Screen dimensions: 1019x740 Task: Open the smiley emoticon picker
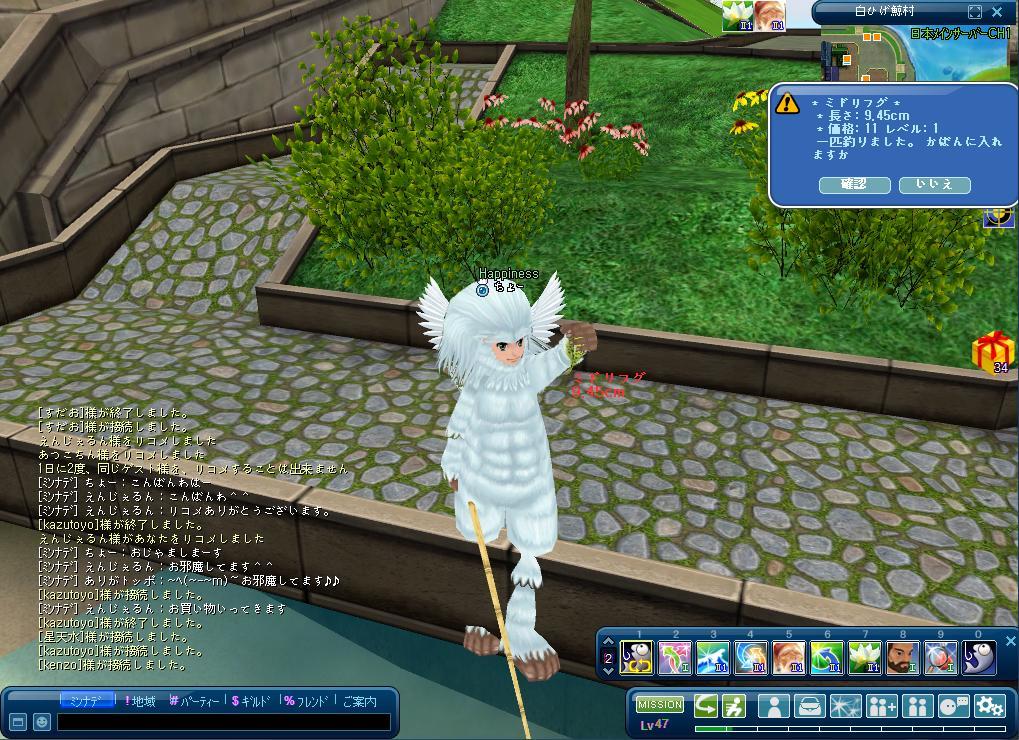pyautogui.click(x=42, y=721)
